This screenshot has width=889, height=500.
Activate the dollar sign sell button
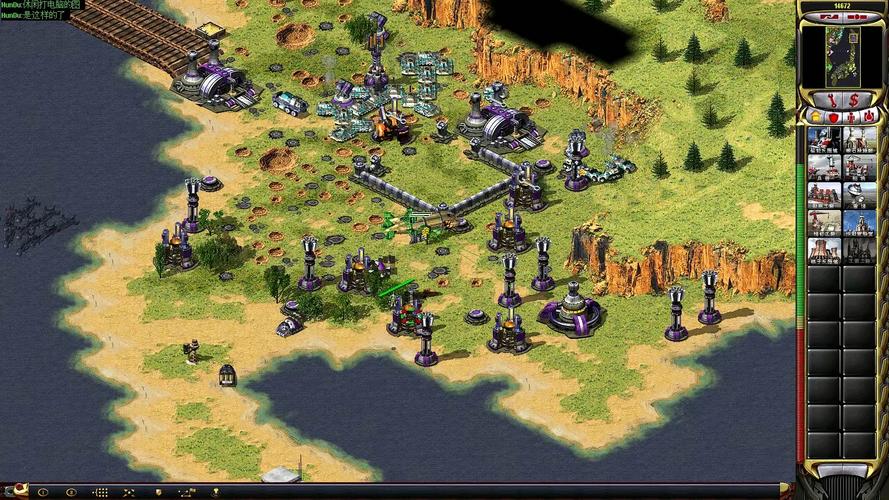(853, 100)
